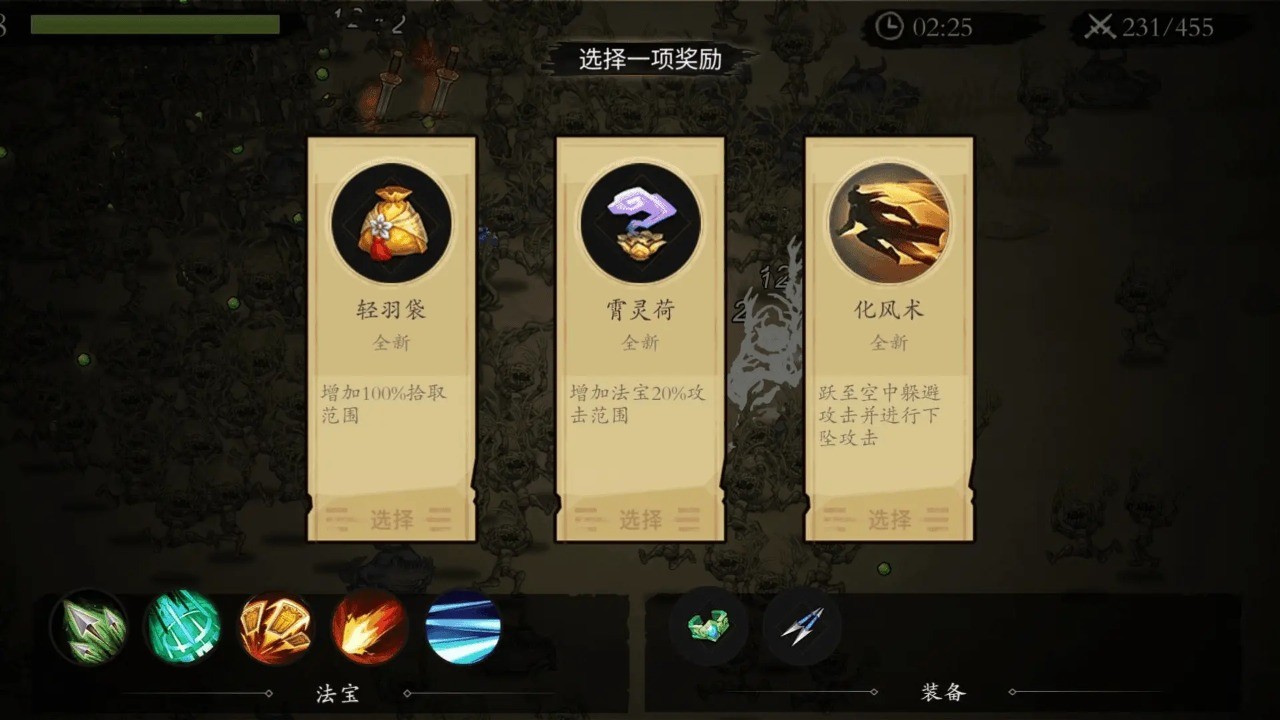Choose 选择 on the 霄灵荷 card
The image size is (1280, 720).
641,518
